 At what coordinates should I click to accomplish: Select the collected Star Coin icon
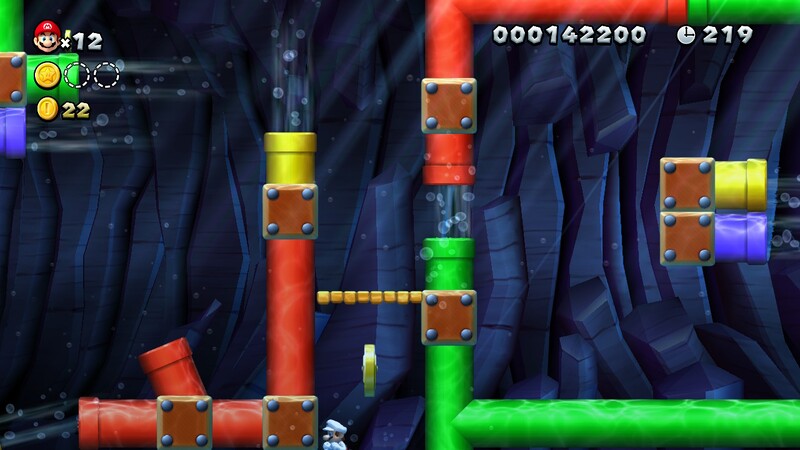tap(46, 75)
